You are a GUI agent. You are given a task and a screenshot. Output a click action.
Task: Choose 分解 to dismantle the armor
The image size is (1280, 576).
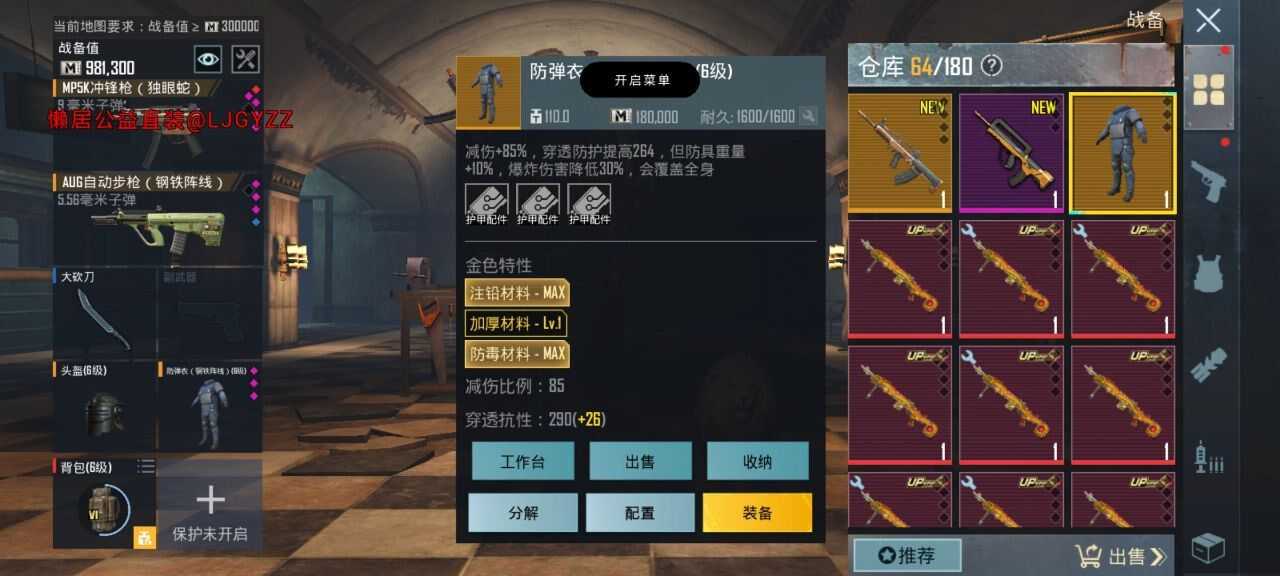coord(523,512)
